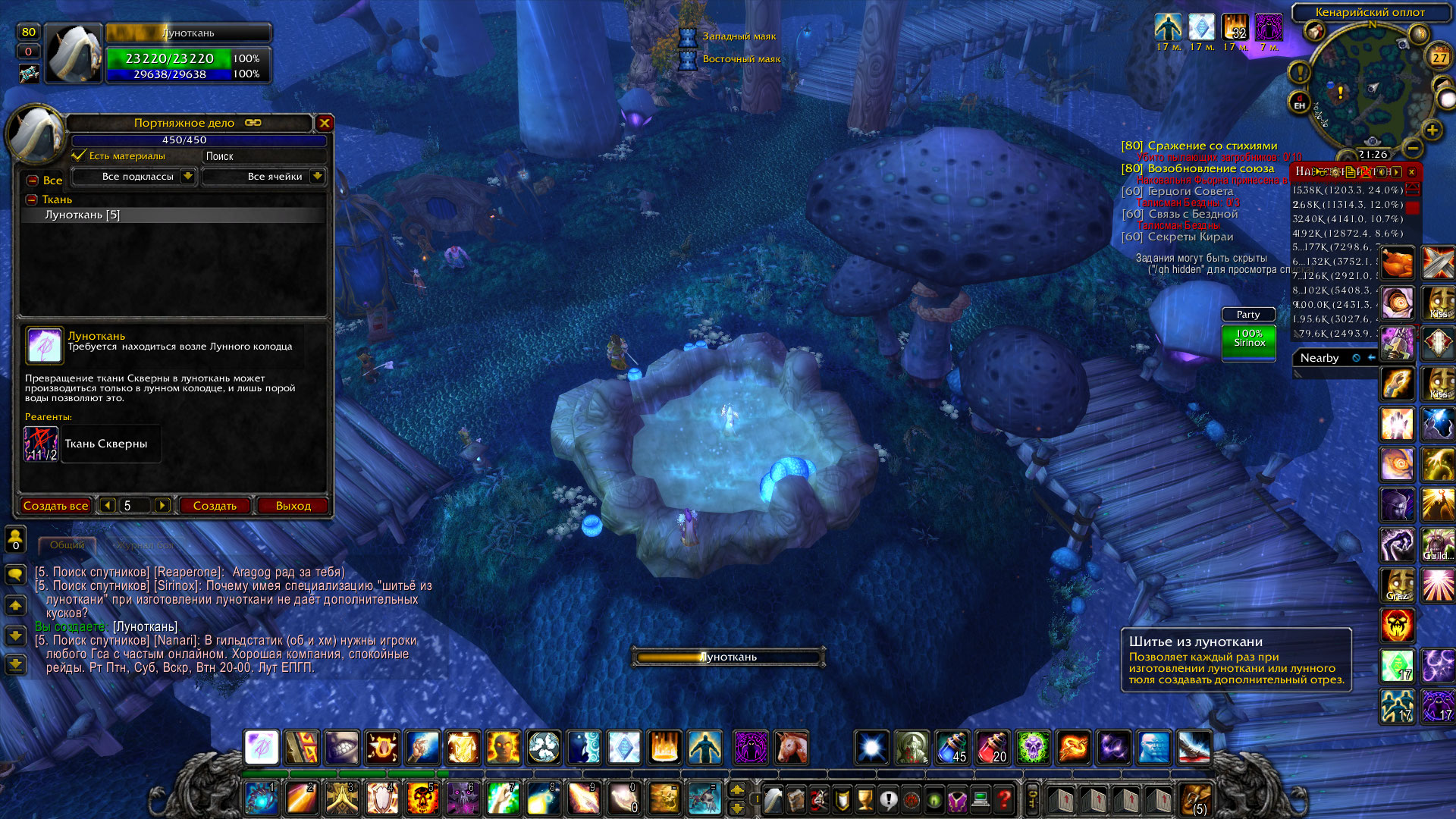
Task: Open the Все ячейки dropdown
Action: 317,177
